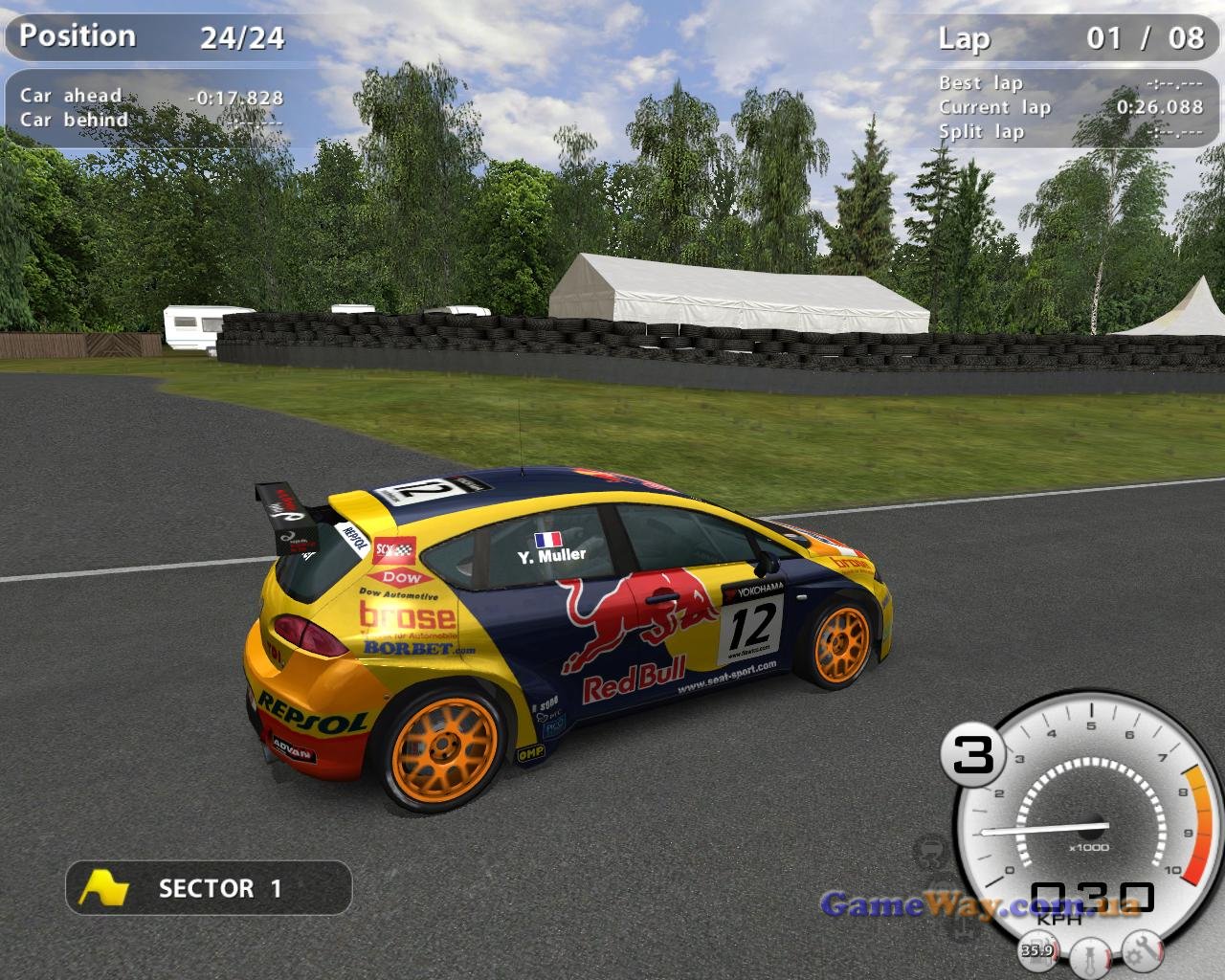Open the wrench and gear damage icon
The height and width of the screenshot is (980, 1225).
pyautogui.click(x=1142, y=950)
